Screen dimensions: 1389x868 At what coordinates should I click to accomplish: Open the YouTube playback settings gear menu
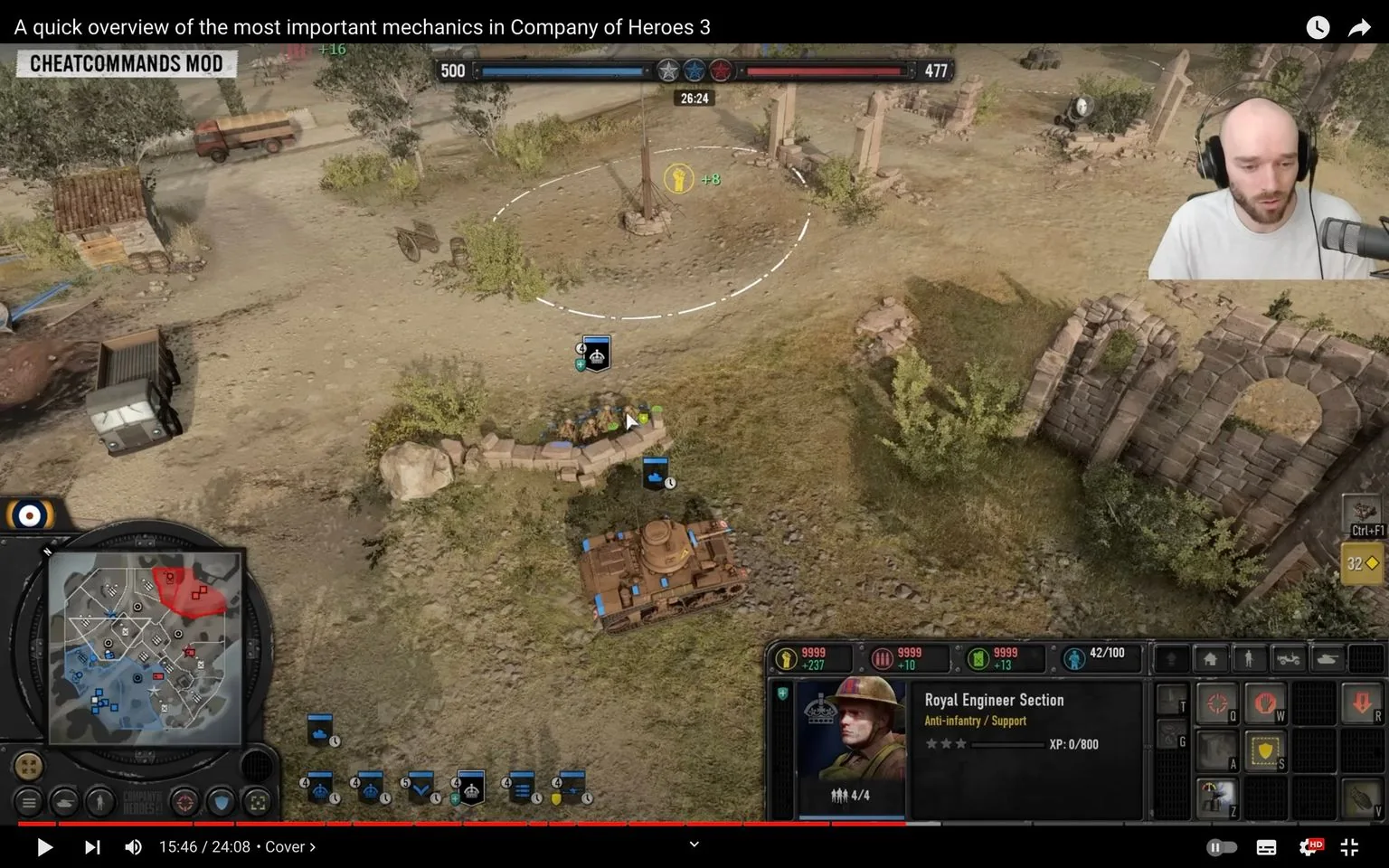pyautogui.click(x=1311, y=847)
